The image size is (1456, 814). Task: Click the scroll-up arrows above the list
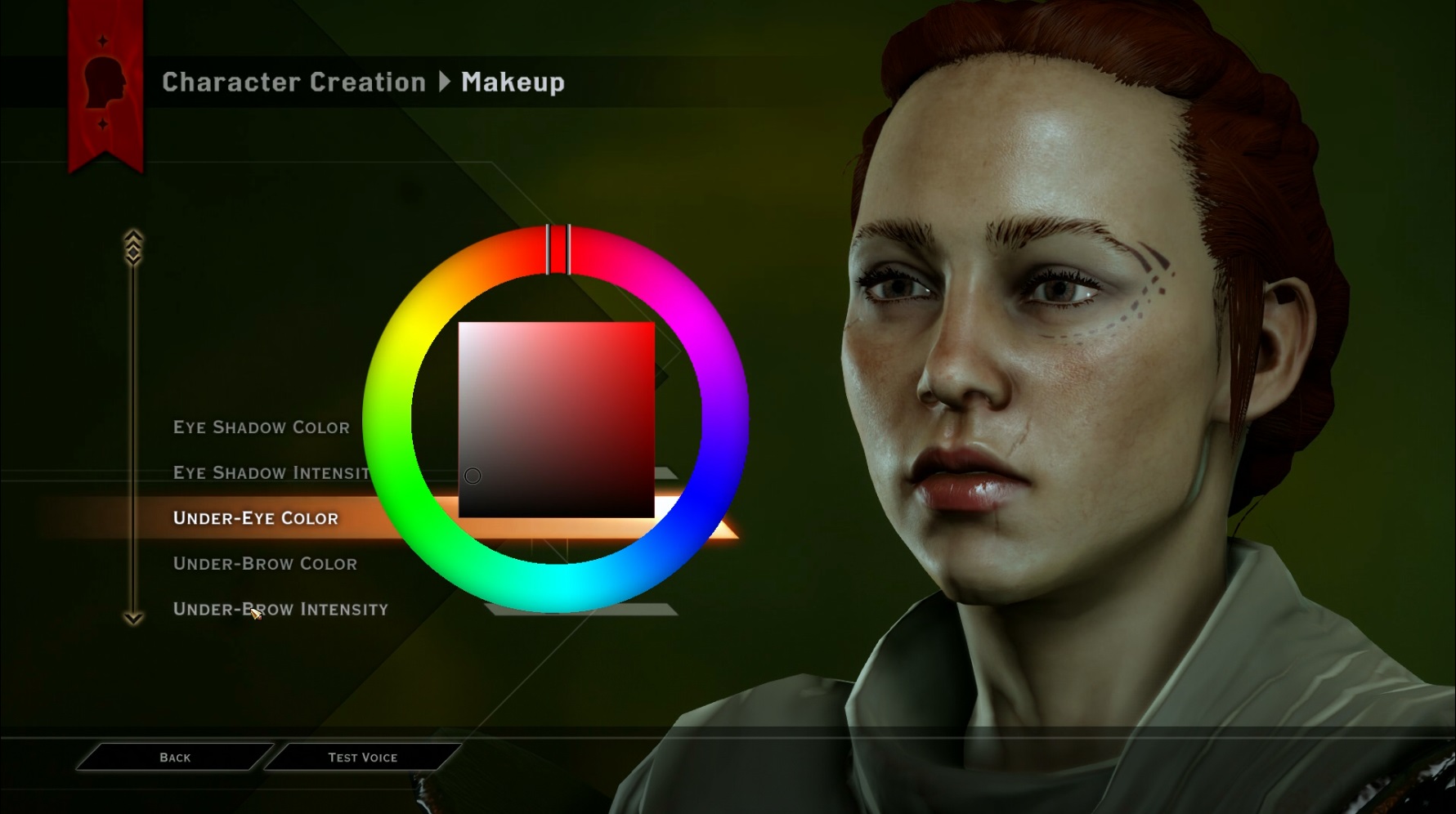tap(133, 246)
